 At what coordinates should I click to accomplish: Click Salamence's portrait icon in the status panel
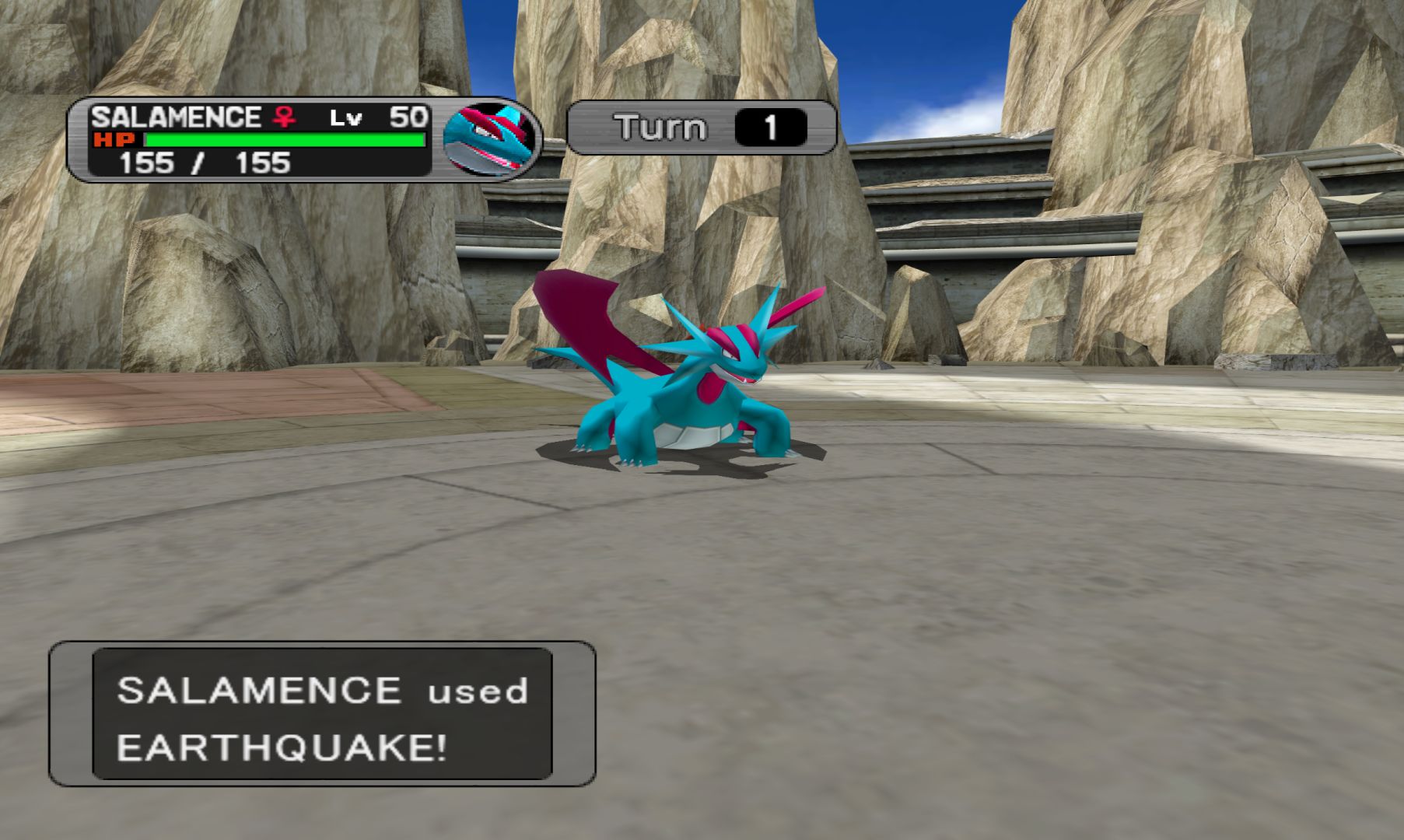pyautogui.click(x=491, y=140)
